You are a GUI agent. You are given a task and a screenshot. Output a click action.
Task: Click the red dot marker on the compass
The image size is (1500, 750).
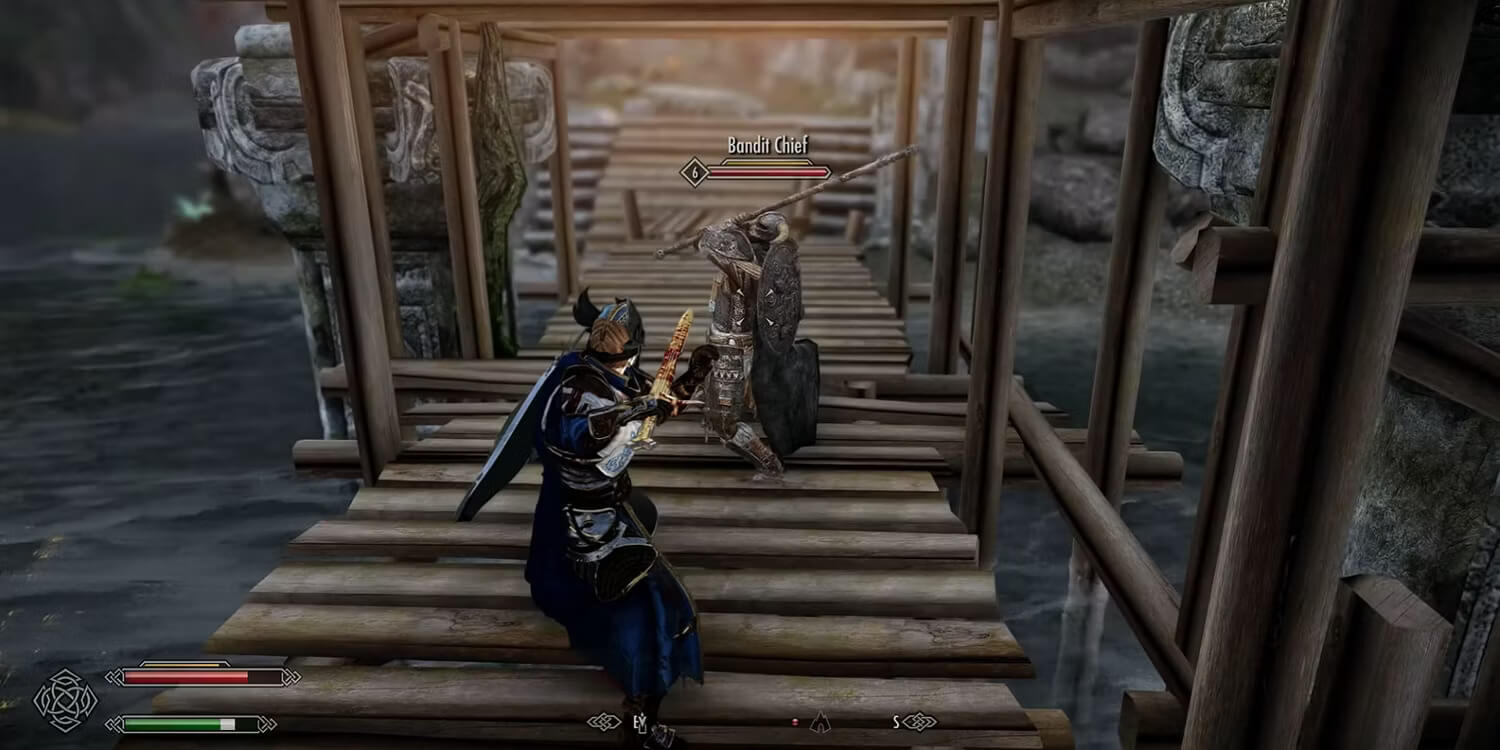795,722
